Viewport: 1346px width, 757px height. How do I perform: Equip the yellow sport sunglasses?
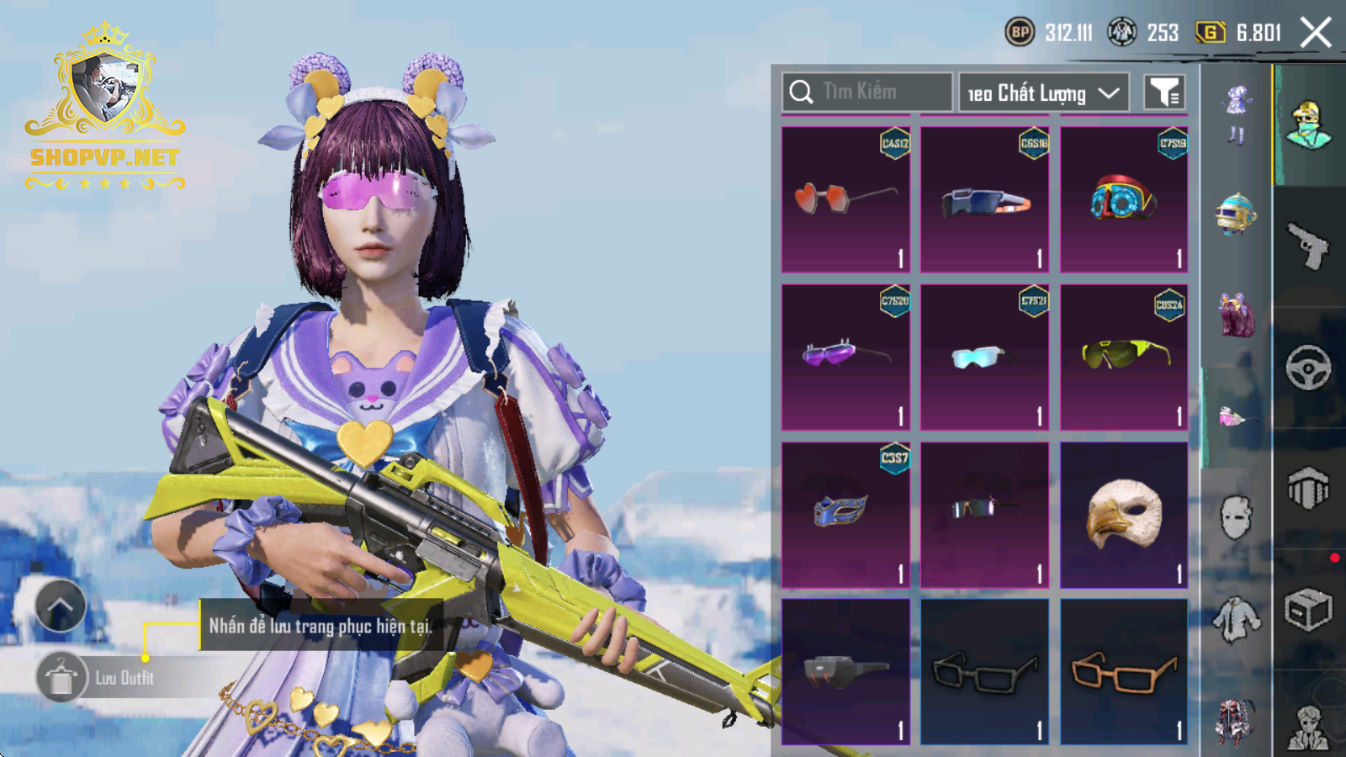point(1124,357)
